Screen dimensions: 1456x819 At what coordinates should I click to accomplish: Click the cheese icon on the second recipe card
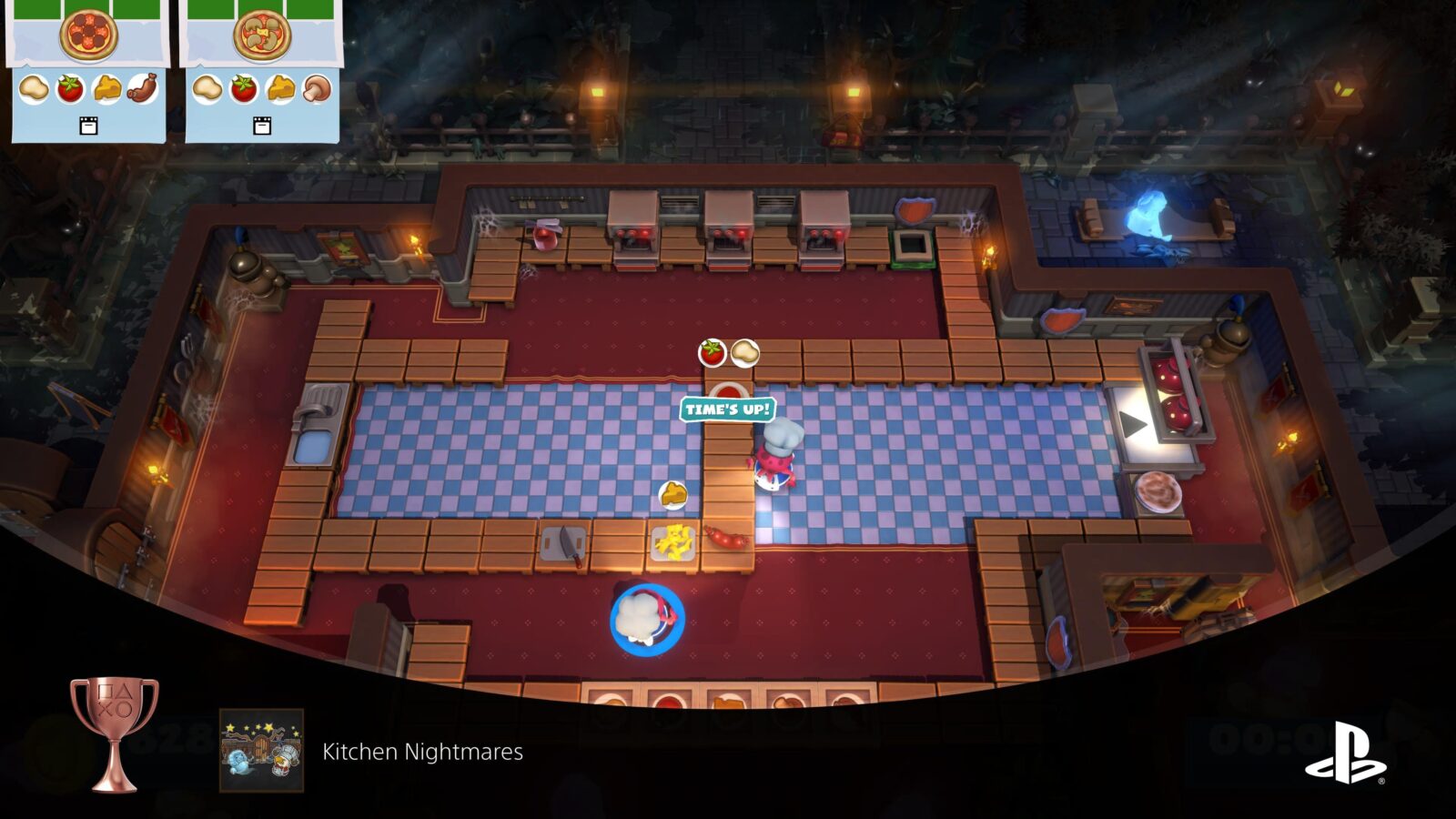coord(279,88)
